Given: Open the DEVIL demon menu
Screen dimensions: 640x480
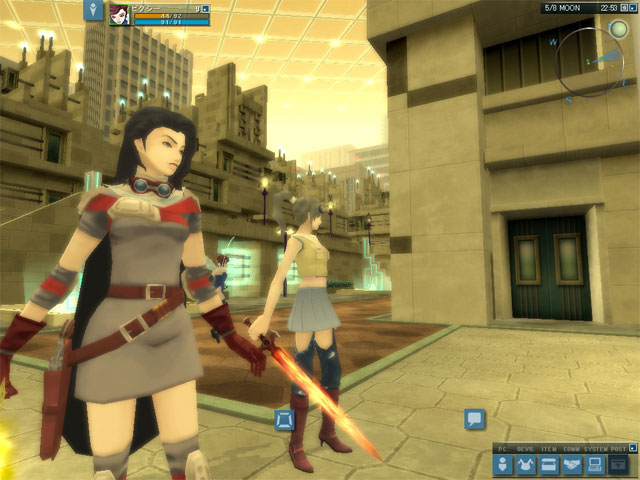Looking at the screenshot, I should click(x=526, y=464).
